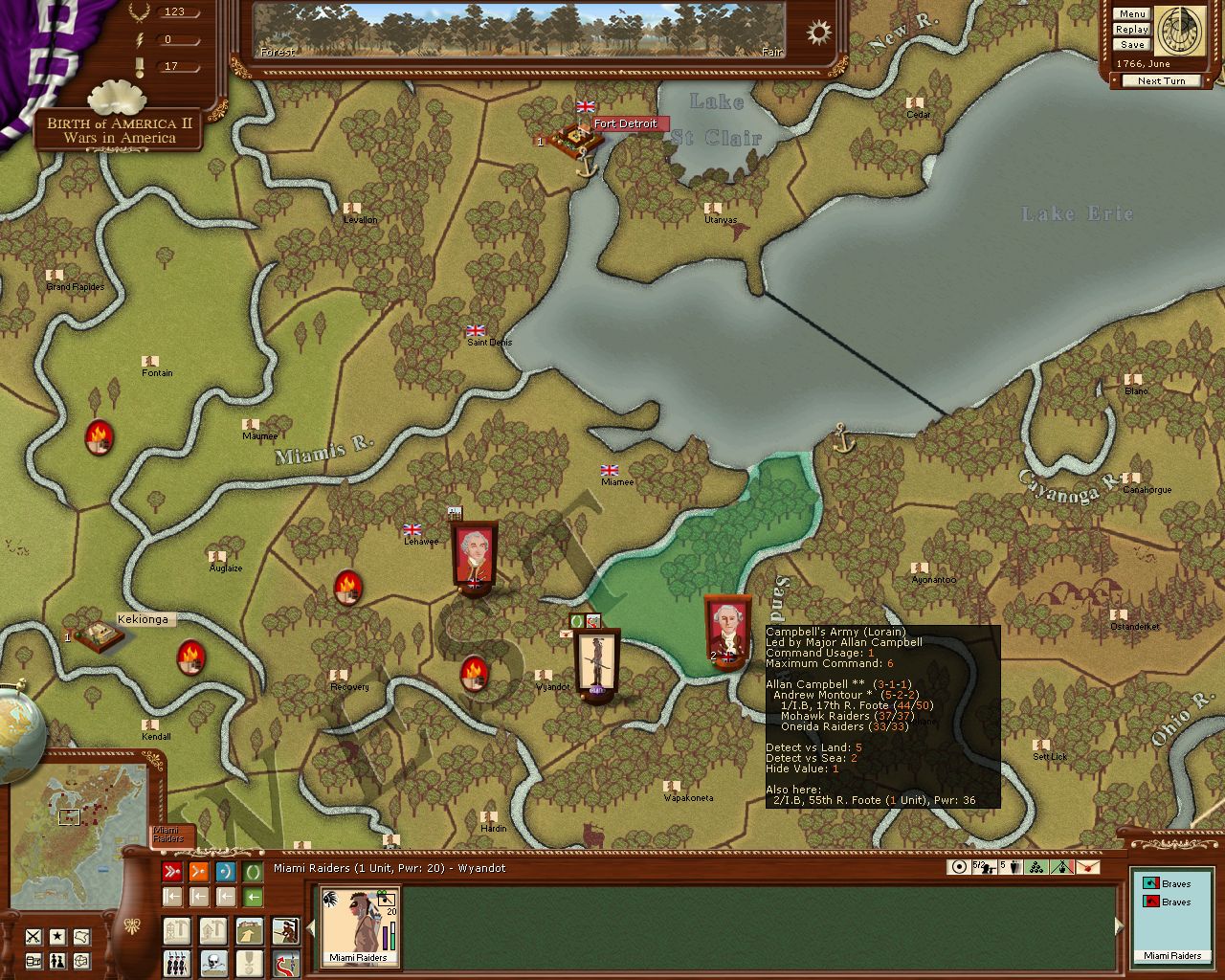
Task: Set the red assault posture
Action: point(172,872)
